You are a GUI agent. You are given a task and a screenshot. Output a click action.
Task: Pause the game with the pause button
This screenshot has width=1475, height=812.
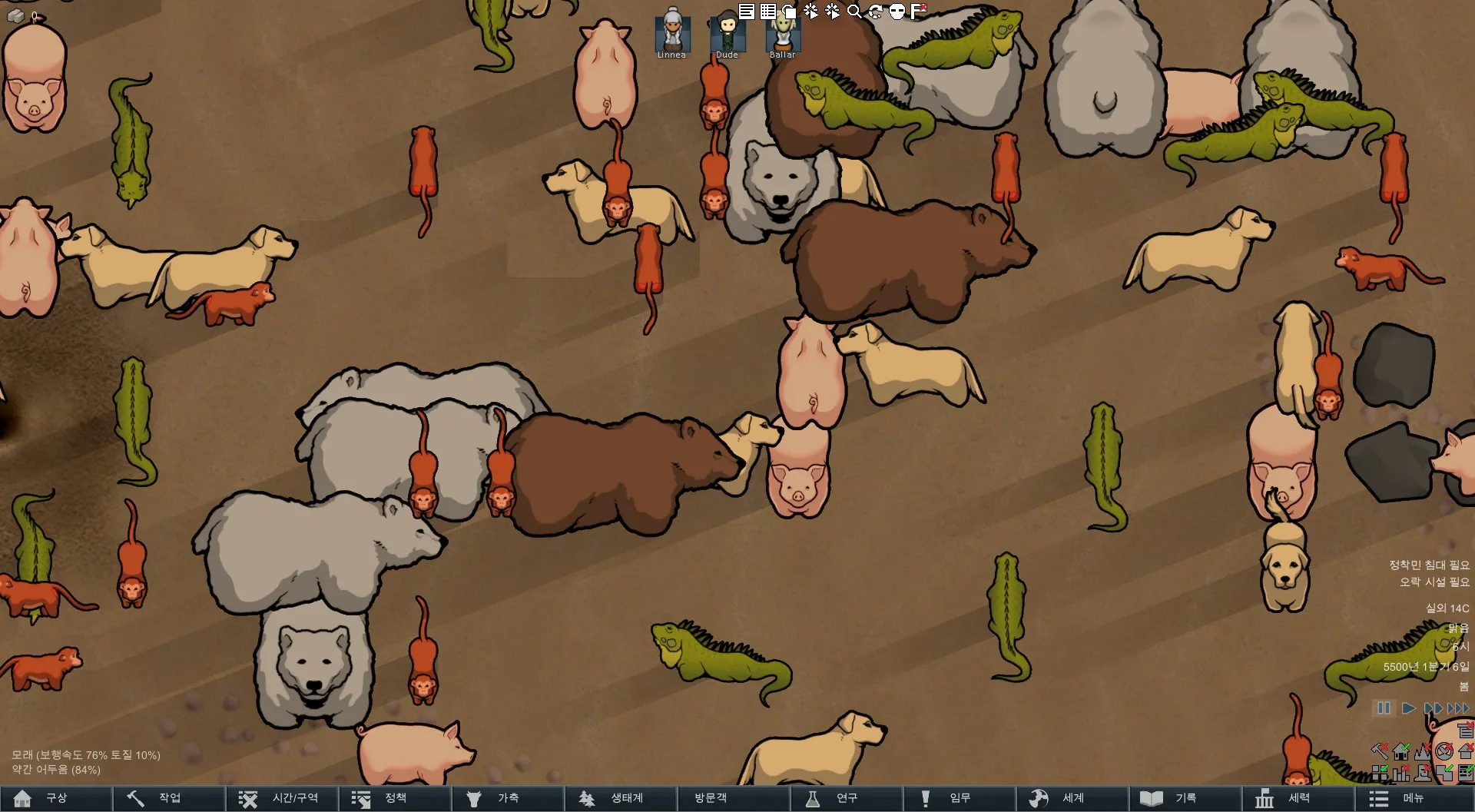pos(1384,708)
